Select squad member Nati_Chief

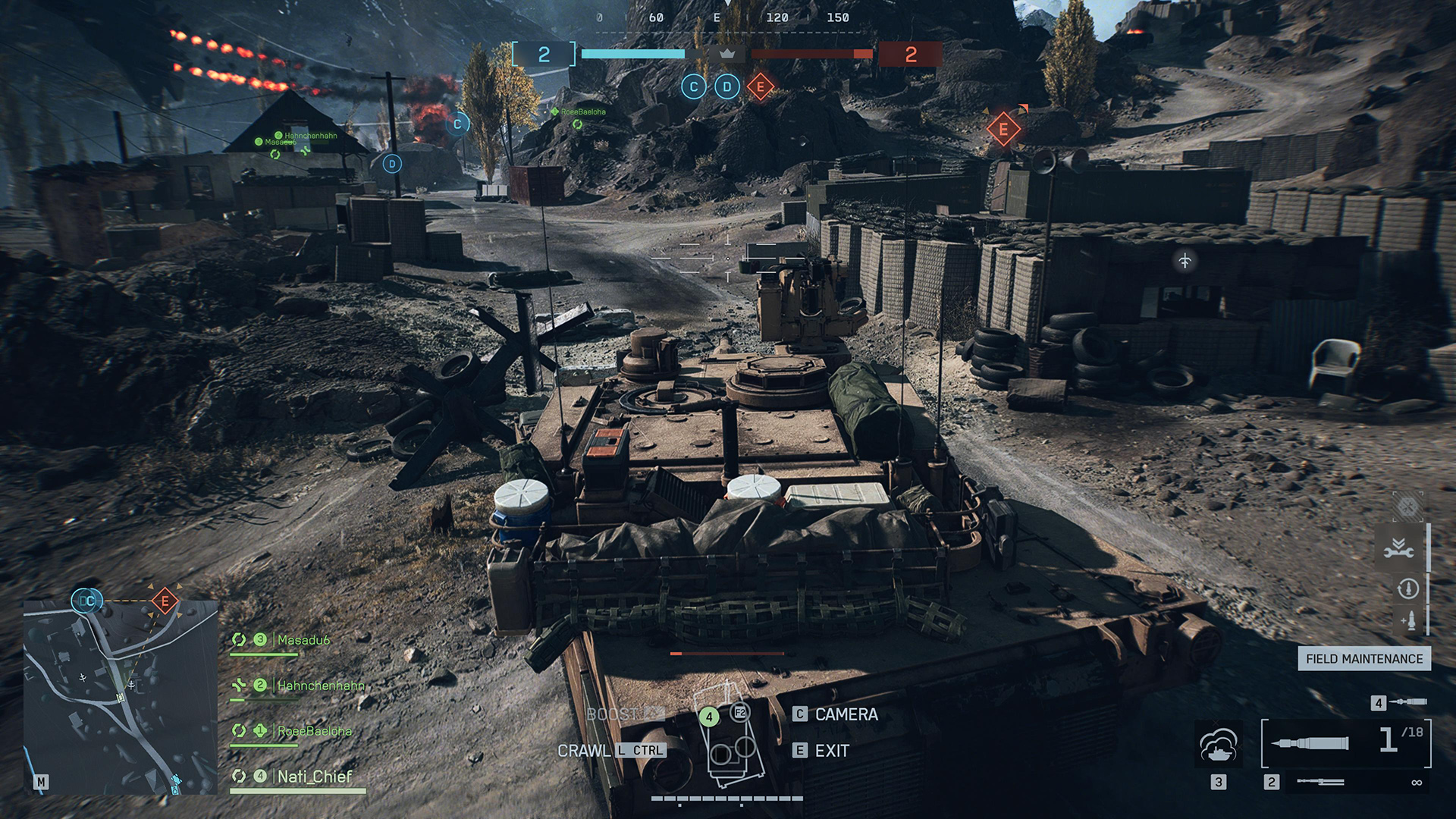point(314,777)
